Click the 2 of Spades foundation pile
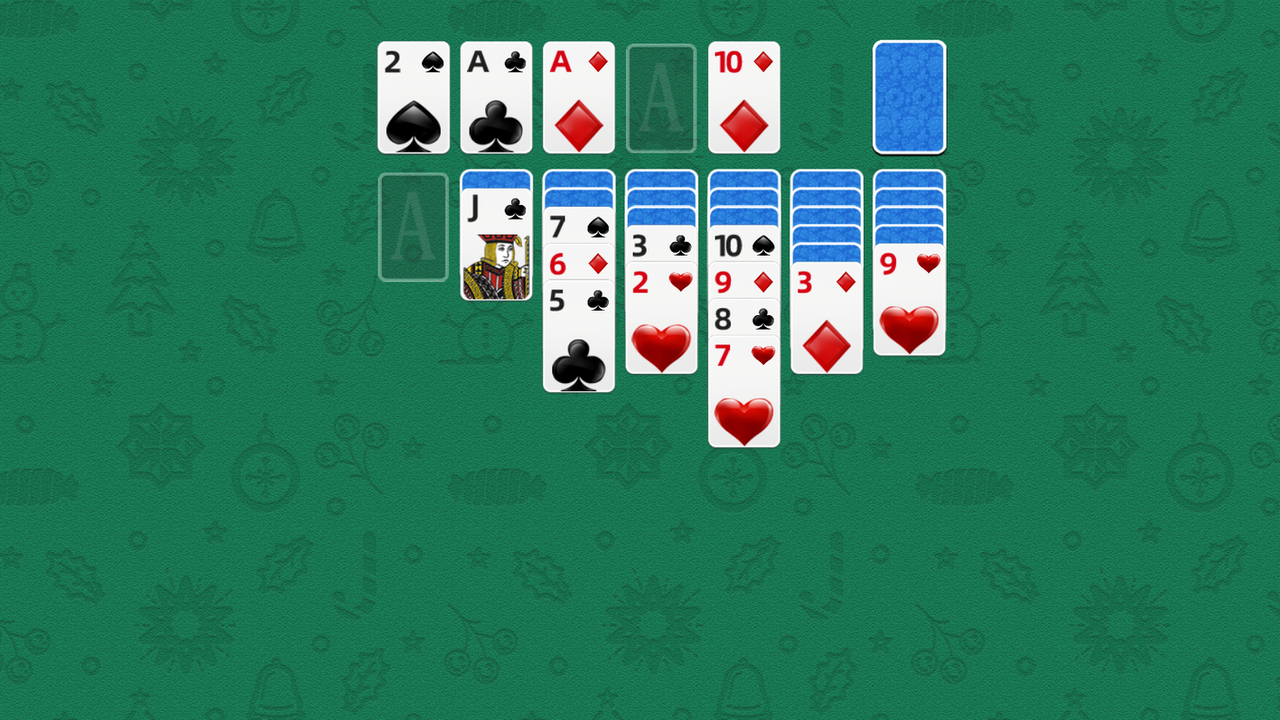The height and width of the screenshot is (720, 1280). click(x=413, y=97)
